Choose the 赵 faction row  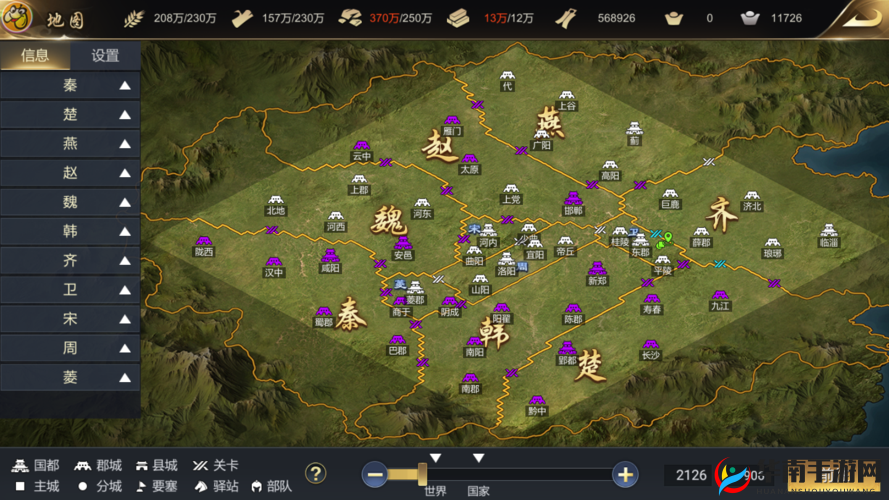[70, 173]
